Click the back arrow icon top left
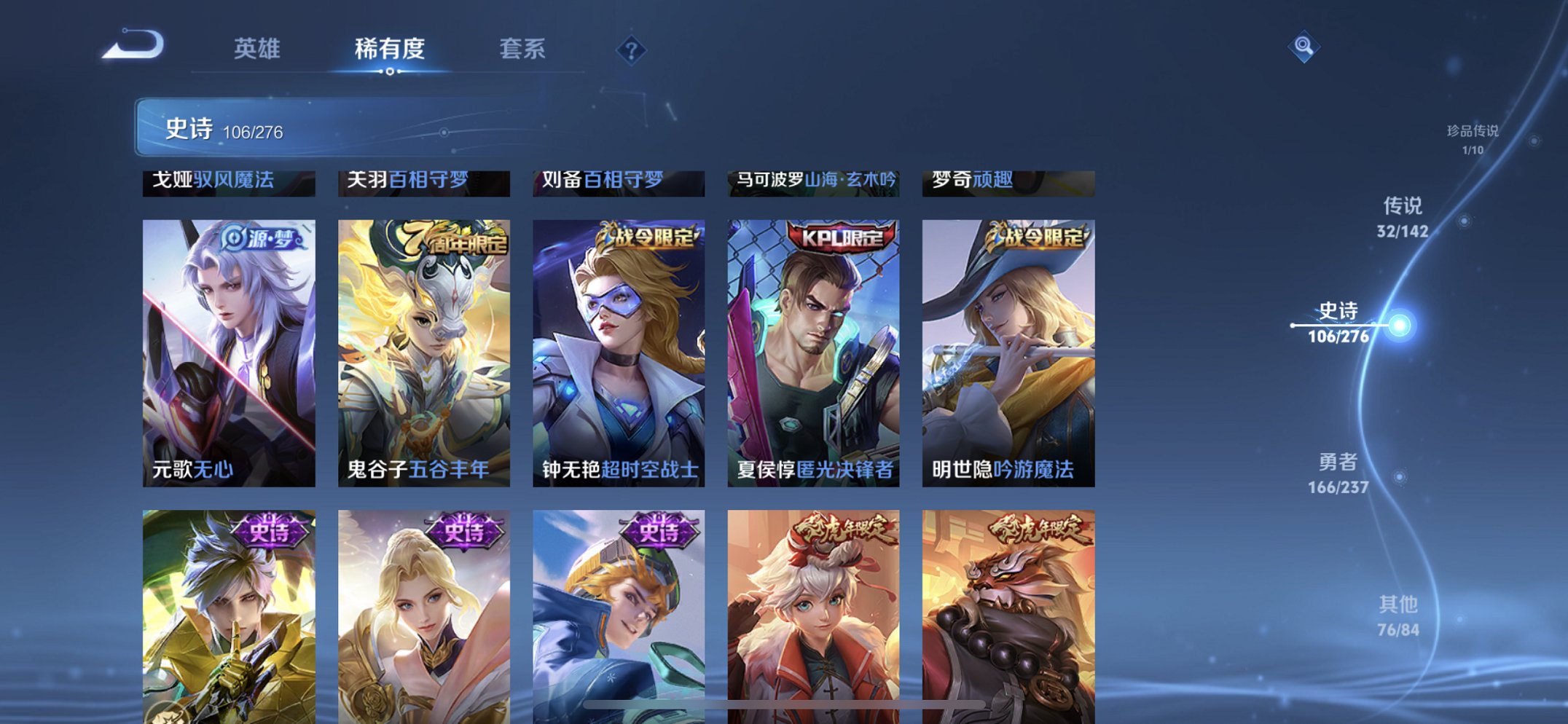This screenshot has width=1568, height=724. [x=135, y=45]
